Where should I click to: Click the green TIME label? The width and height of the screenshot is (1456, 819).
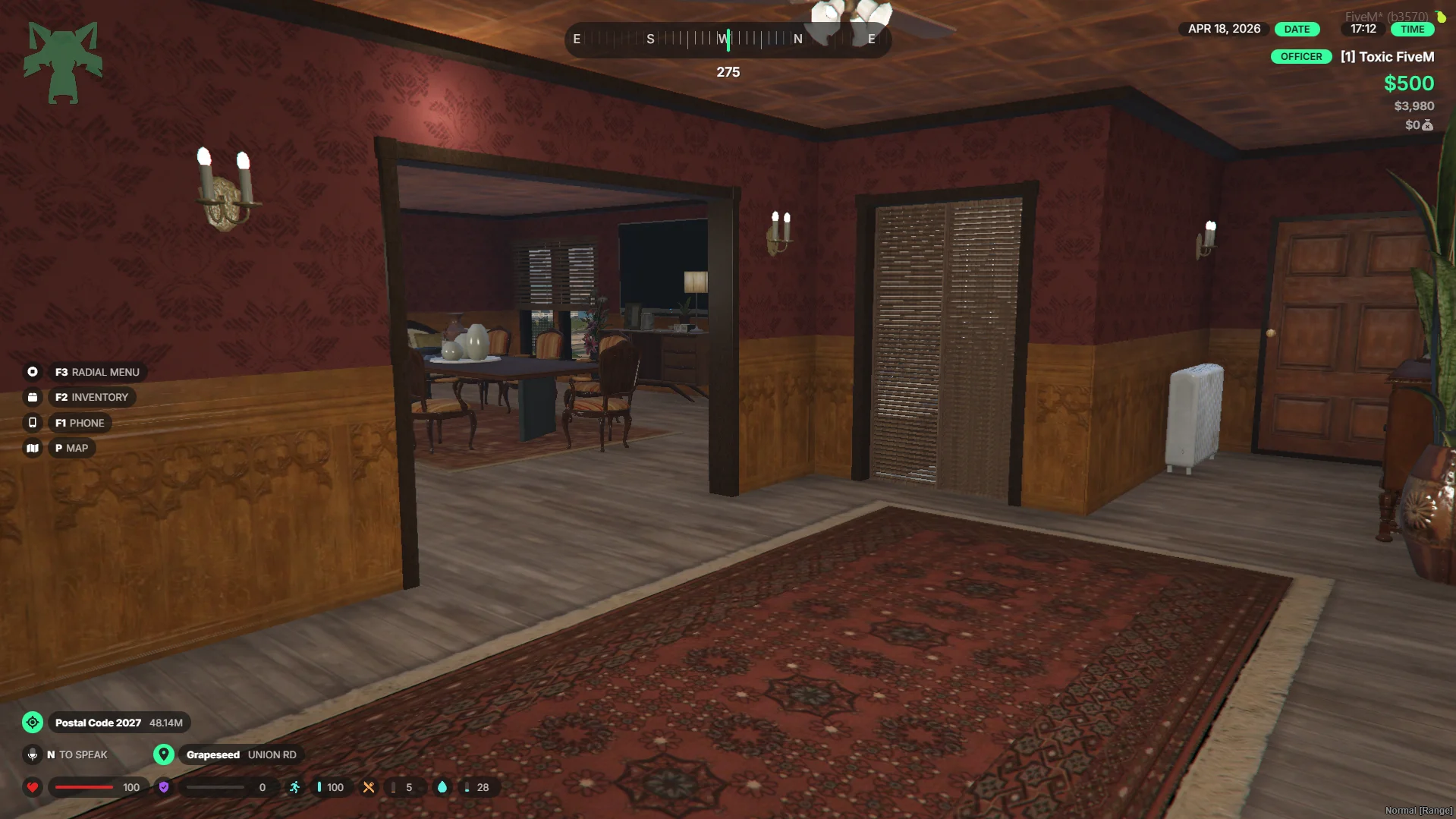point(1412,30)
